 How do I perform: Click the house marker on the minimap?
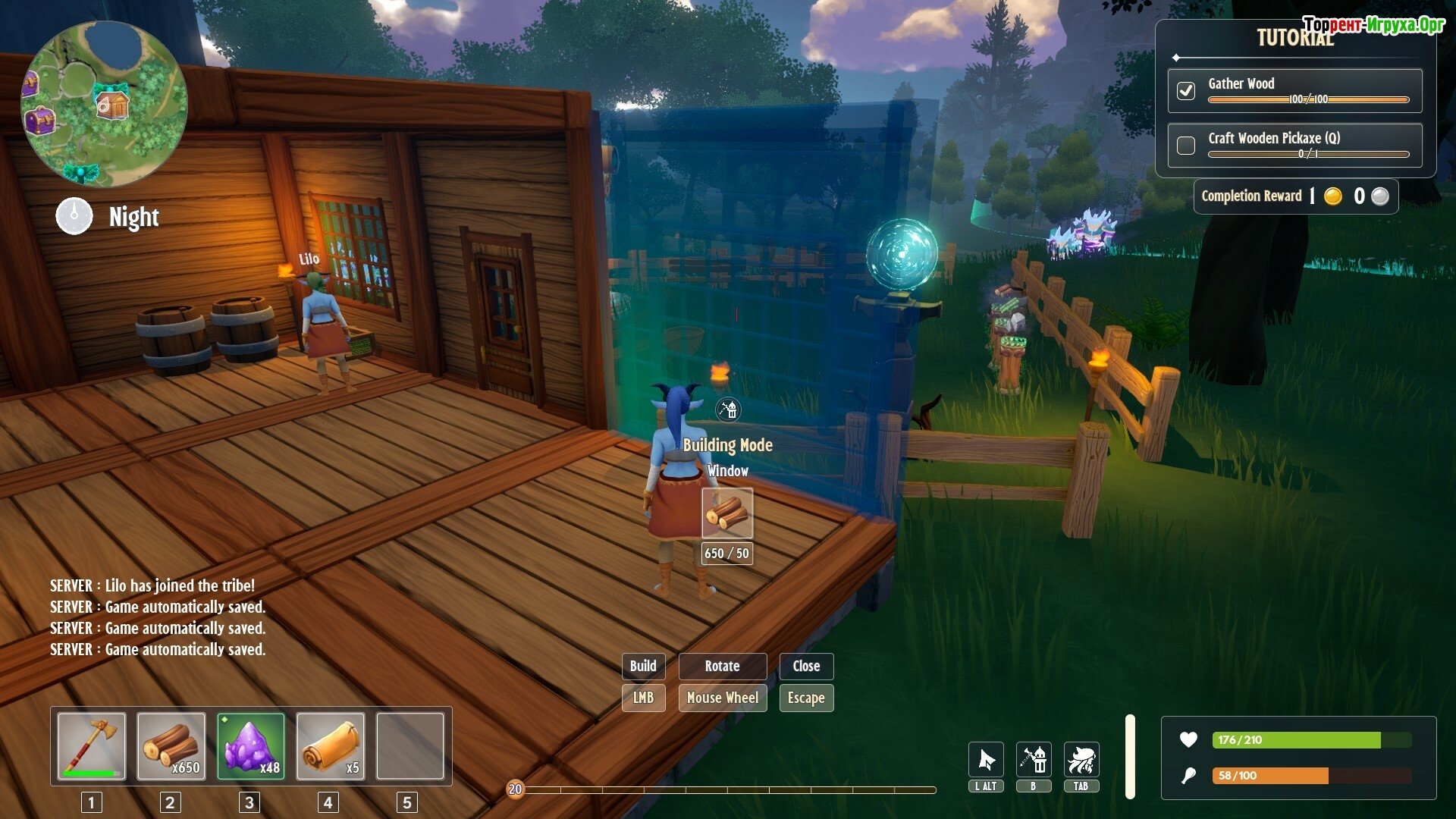pyautogui.click(x=112, y=104)
